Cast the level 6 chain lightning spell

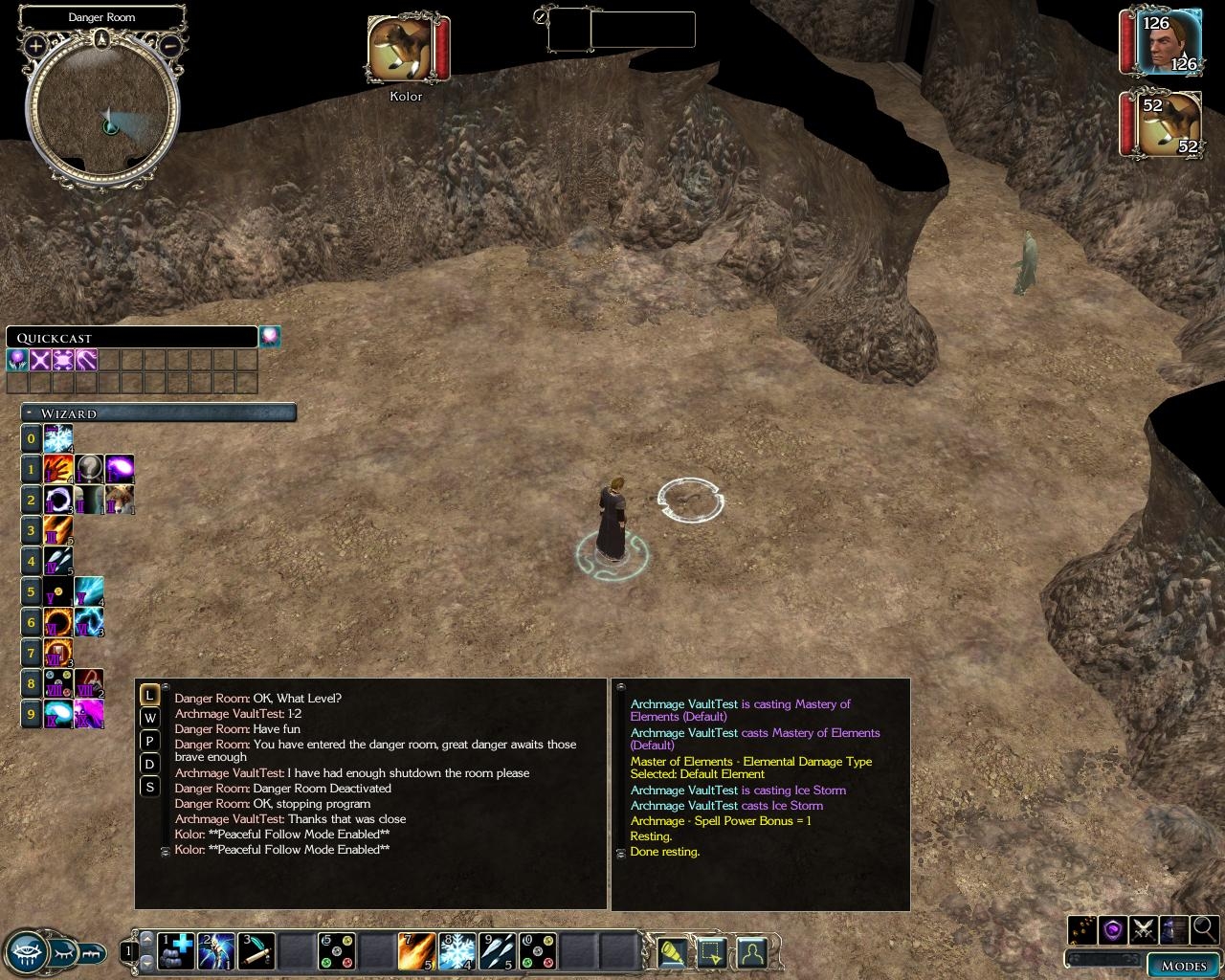89,622
